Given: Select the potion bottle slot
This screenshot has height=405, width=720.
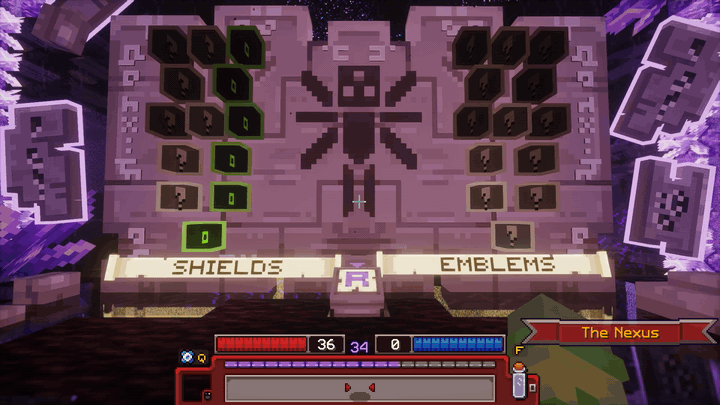Looking at the screenshot, I should [519, 381].
